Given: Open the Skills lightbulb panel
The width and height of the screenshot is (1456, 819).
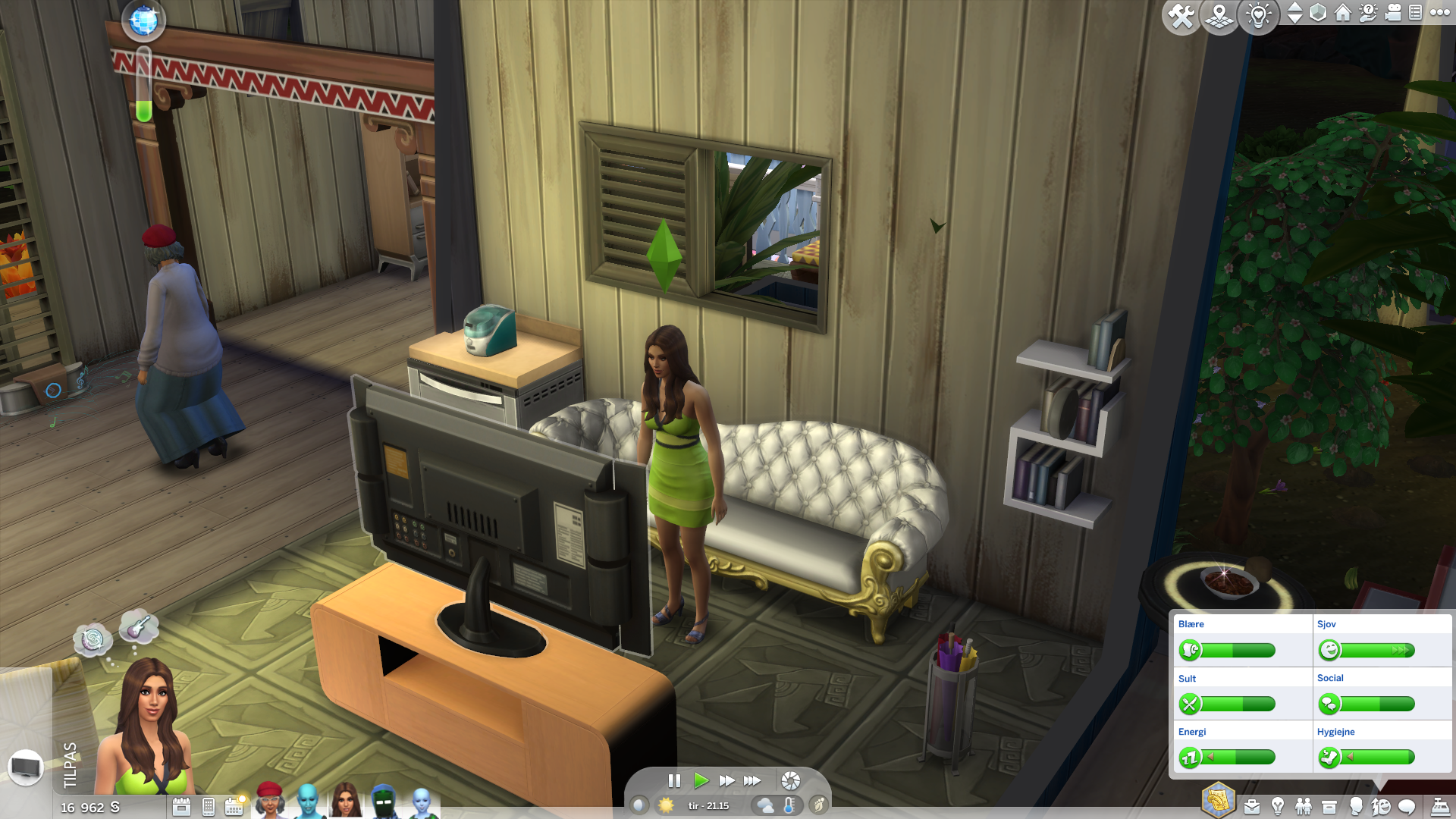Looking at the screenshot, I should click(1278, 806).
